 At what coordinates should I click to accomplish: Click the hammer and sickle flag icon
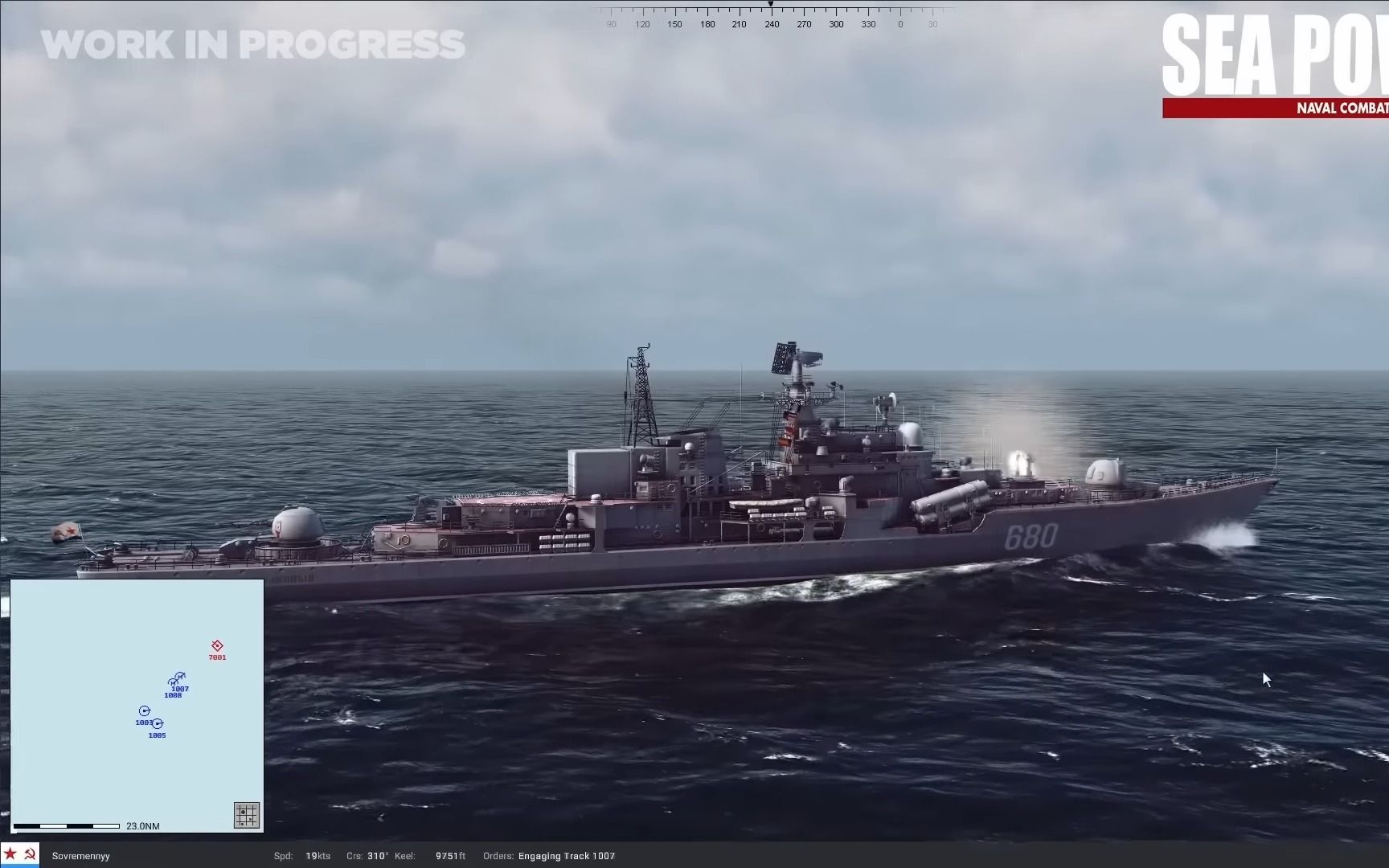pos(29,854)
